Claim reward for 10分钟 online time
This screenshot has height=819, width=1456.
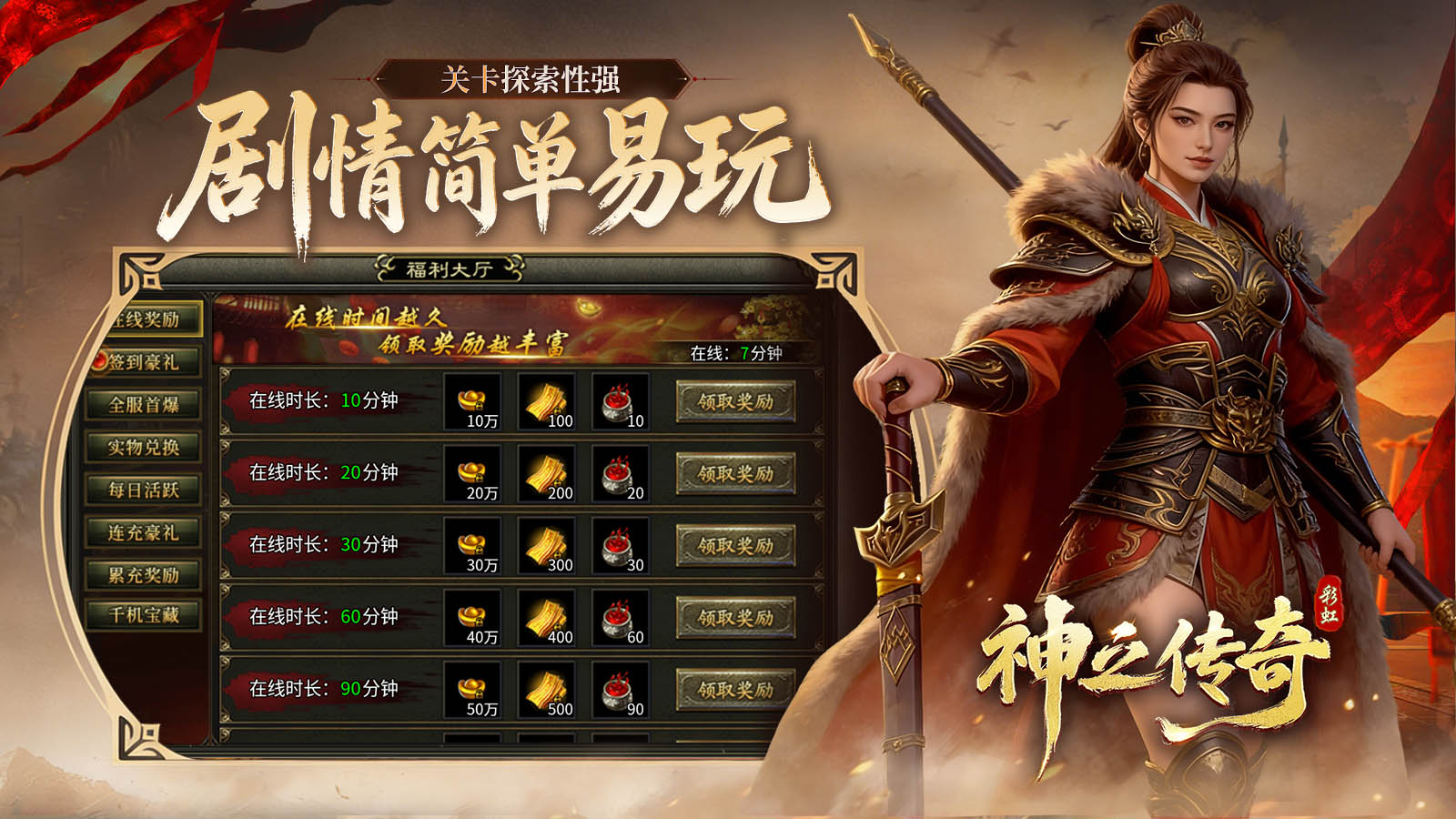735,400
